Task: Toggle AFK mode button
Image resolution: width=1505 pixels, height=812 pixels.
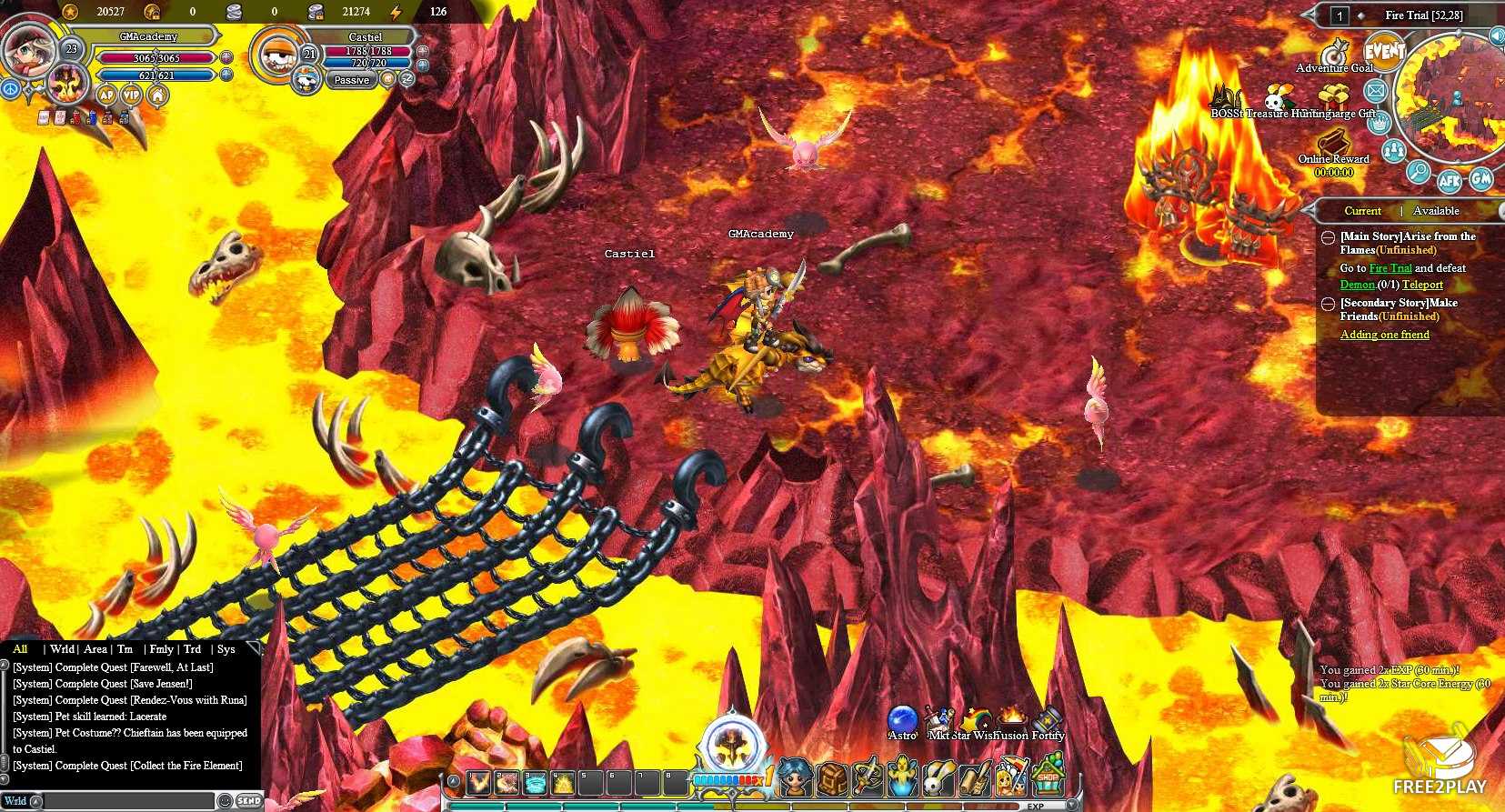Action: coord(1450,180)
